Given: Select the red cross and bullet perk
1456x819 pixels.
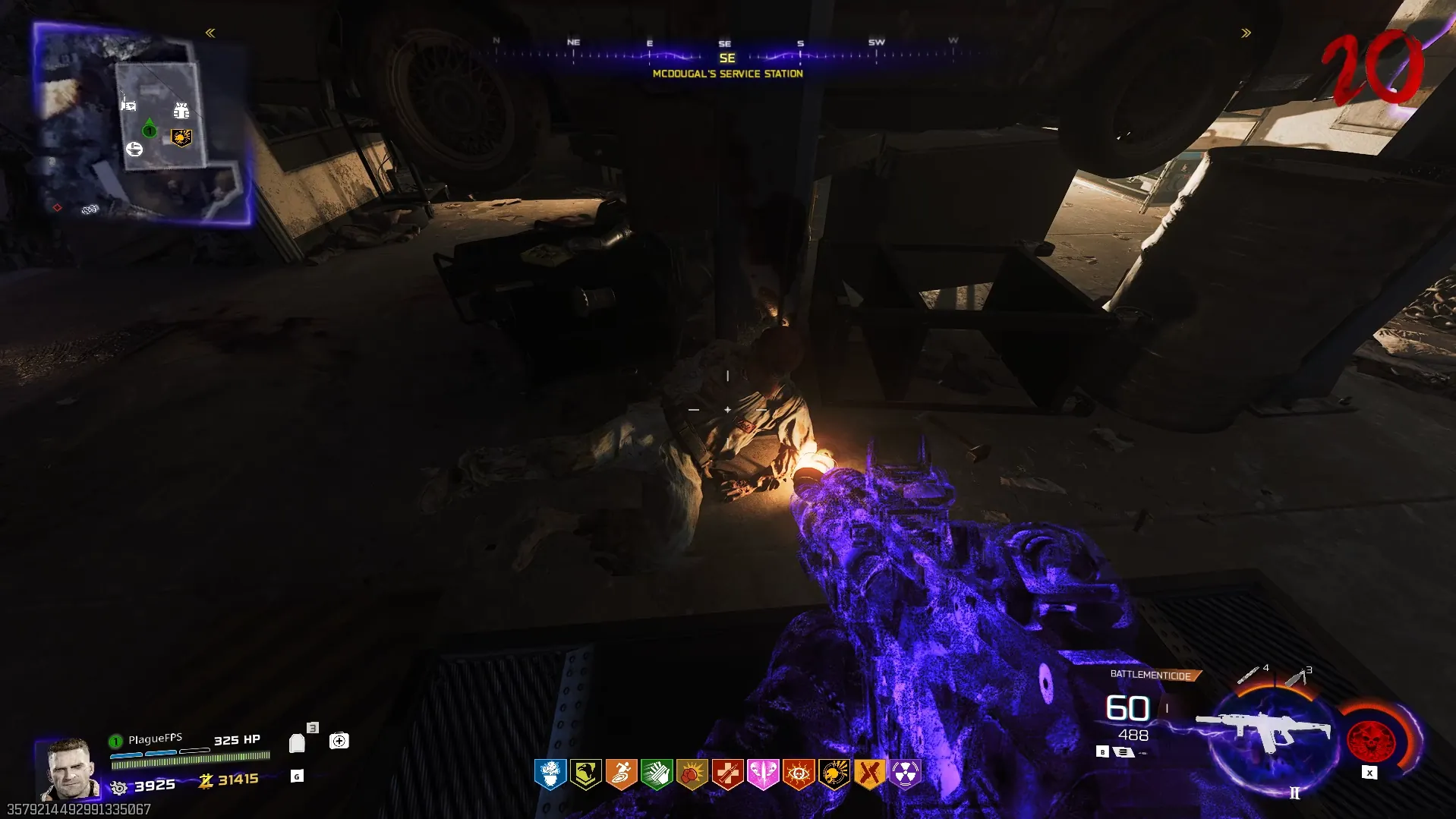Looking at the screenshot, I should (x=727, y=774).
